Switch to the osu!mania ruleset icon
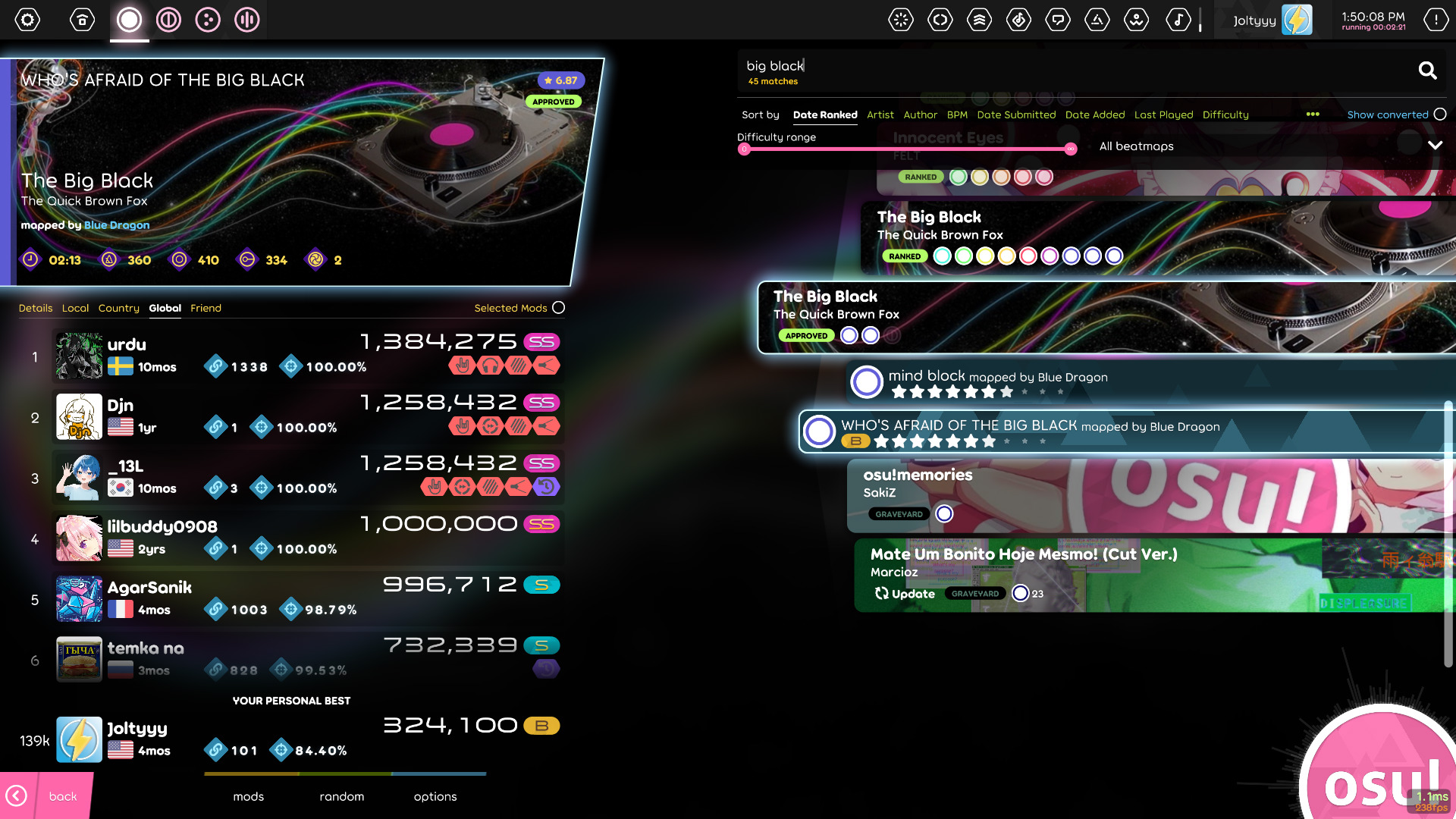Viewport: 1456px width, 819px height. click(x=247, y=20)
